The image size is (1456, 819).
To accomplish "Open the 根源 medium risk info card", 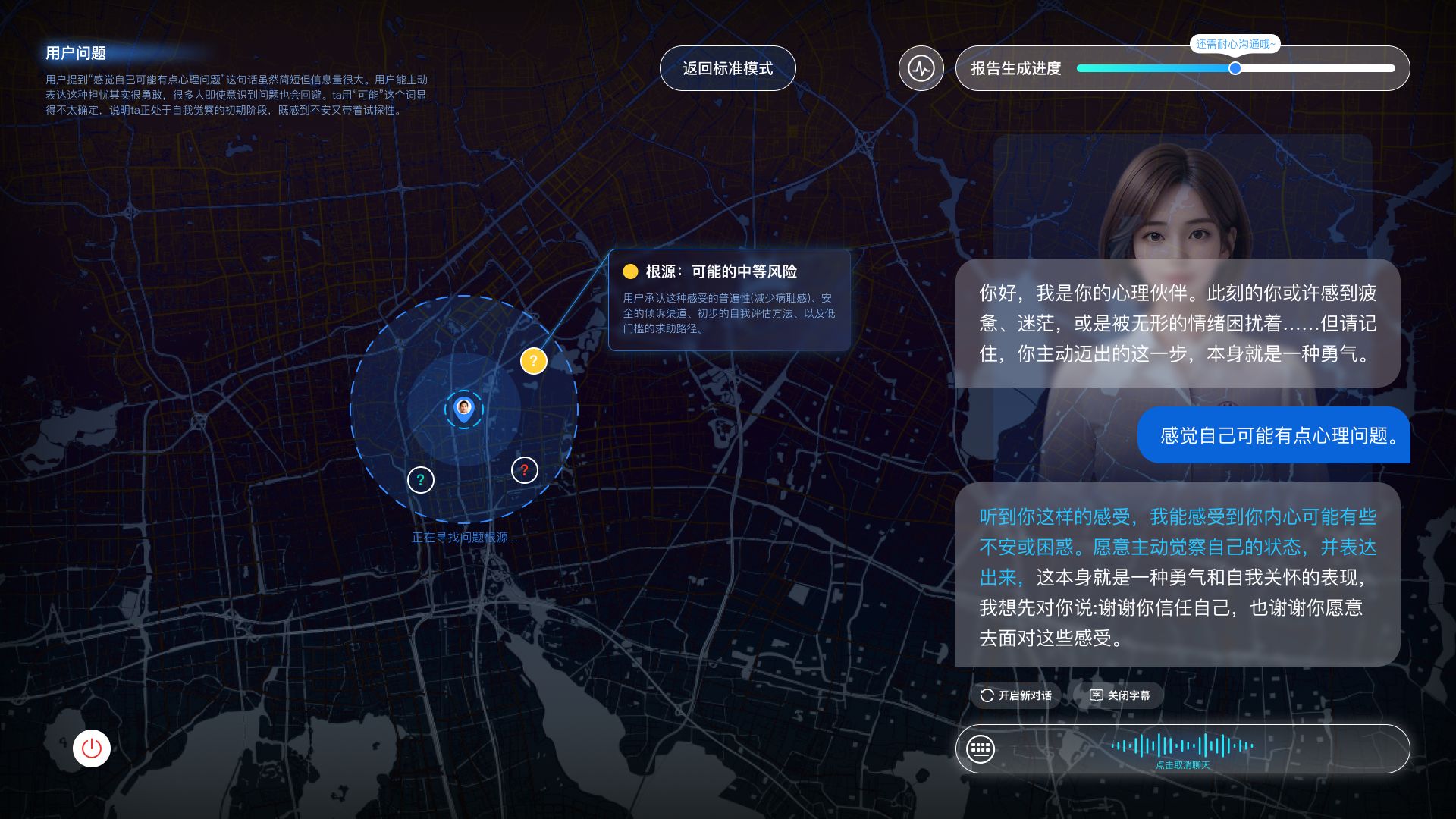I will (729, 300).
